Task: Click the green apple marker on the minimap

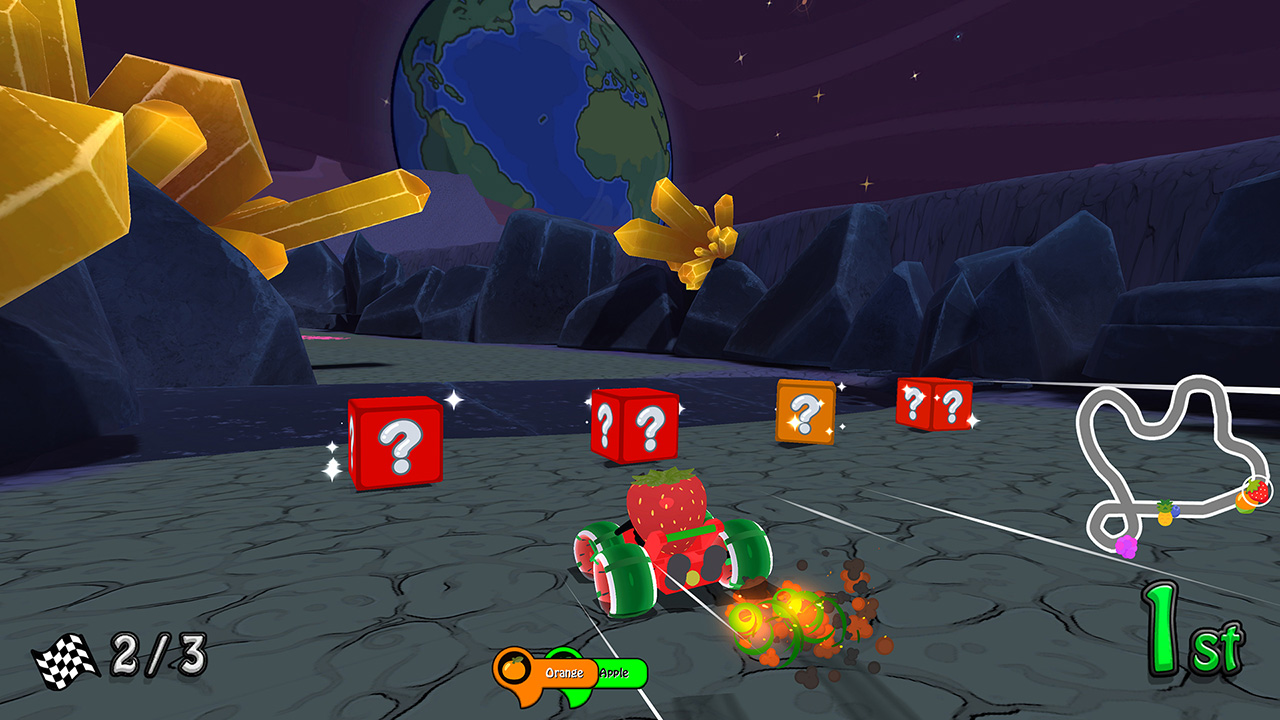Action: pyautogui.click(x=1246, y=510)
